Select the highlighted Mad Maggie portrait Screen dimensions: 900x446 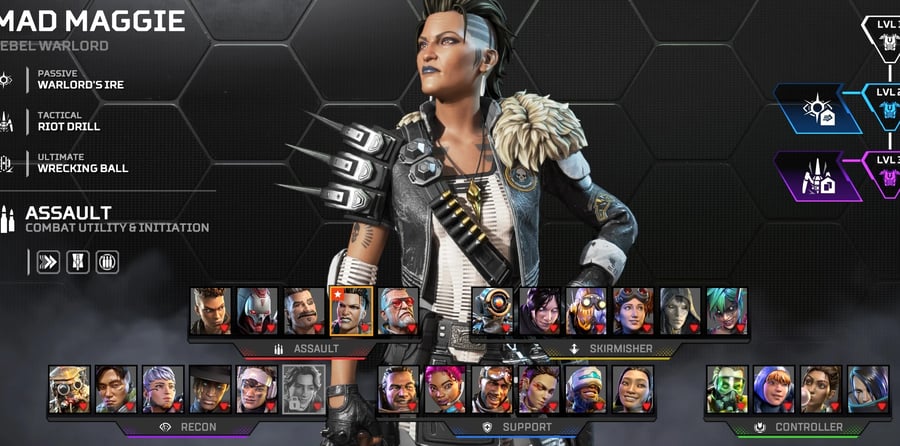351,311
